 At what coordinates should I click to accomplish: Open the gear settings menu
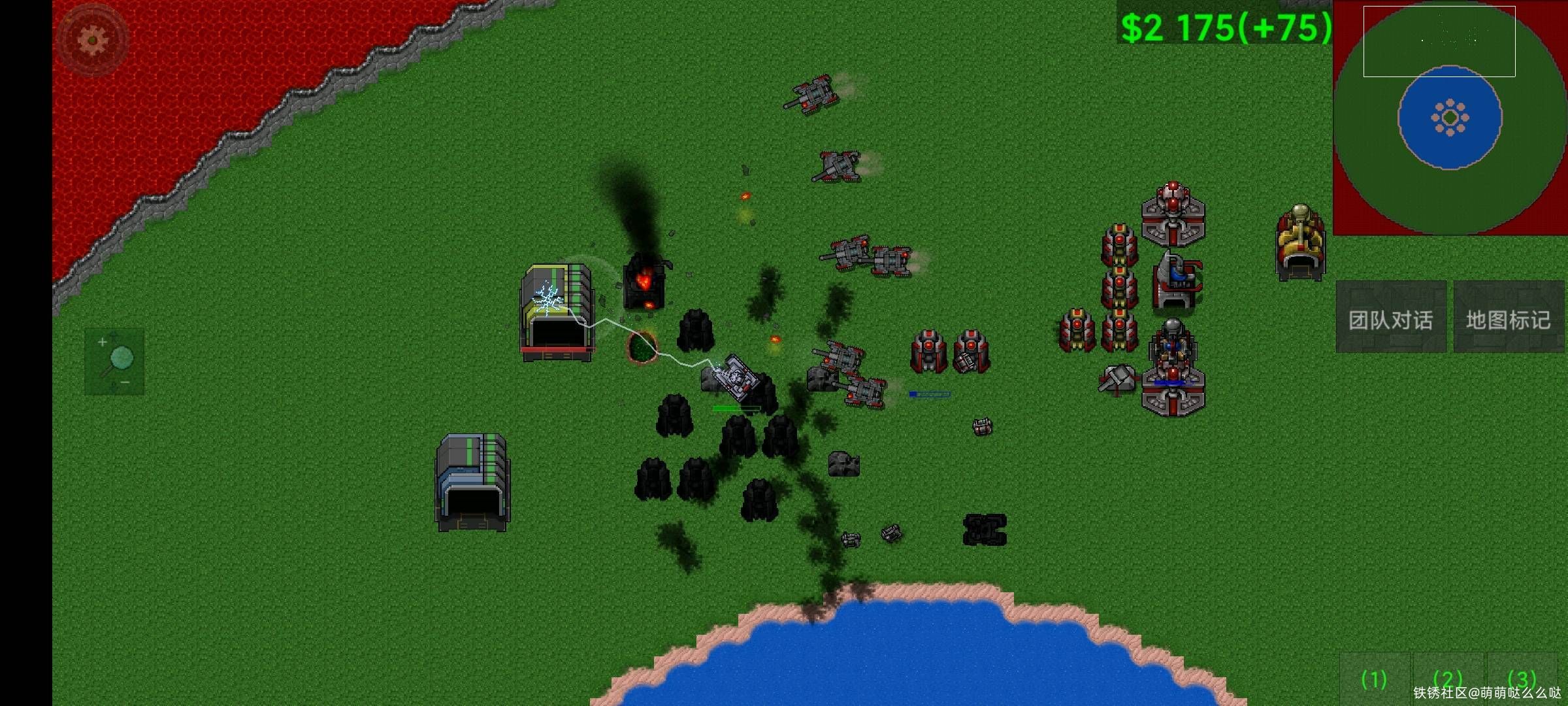coord(92,40)
